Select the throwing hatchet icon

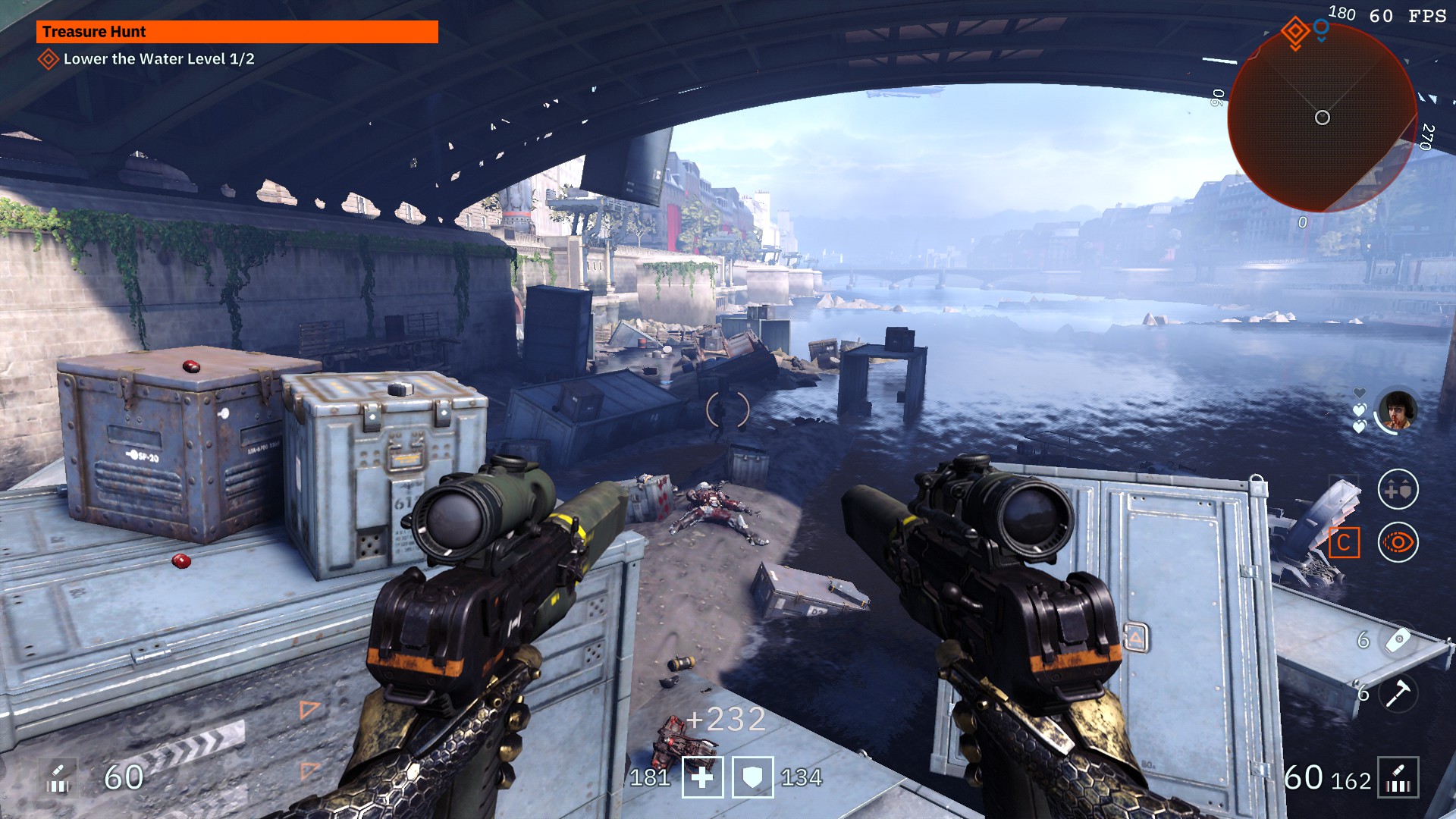pos(1398,693)
